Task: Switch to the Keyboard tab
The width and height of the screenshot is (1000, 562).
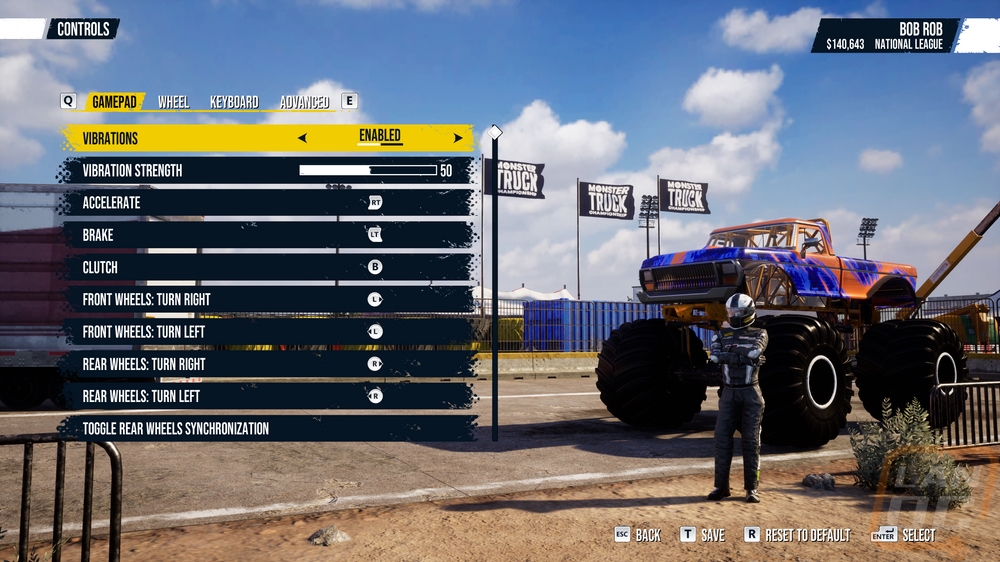Action: [234, 102]
